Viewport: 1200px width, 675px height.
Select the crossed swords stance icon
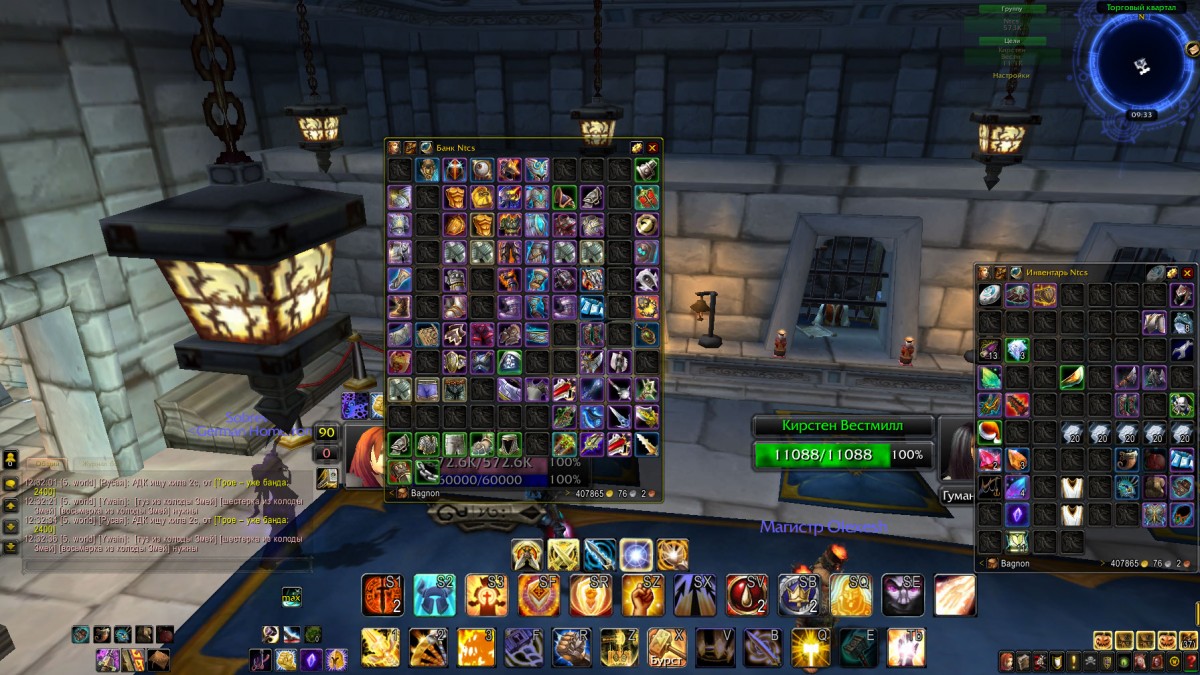(563, 554)
